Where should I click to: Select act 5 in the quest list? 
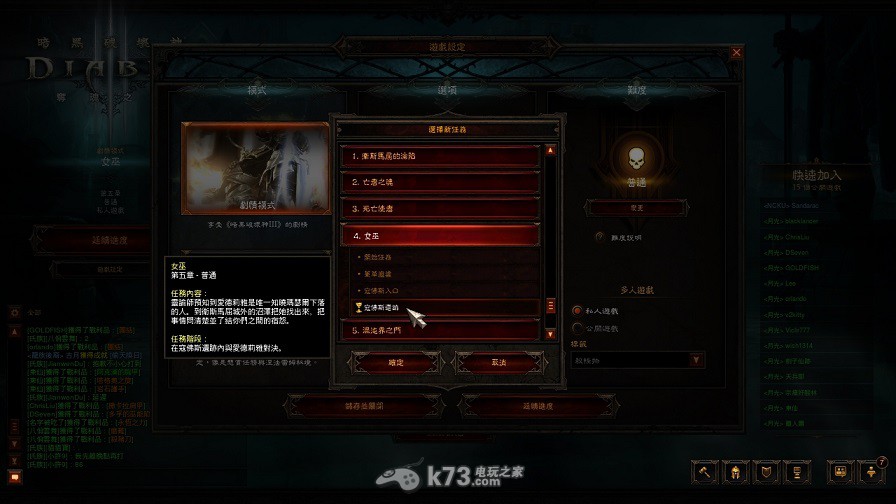pyautogui.click(x=441, y=329)
